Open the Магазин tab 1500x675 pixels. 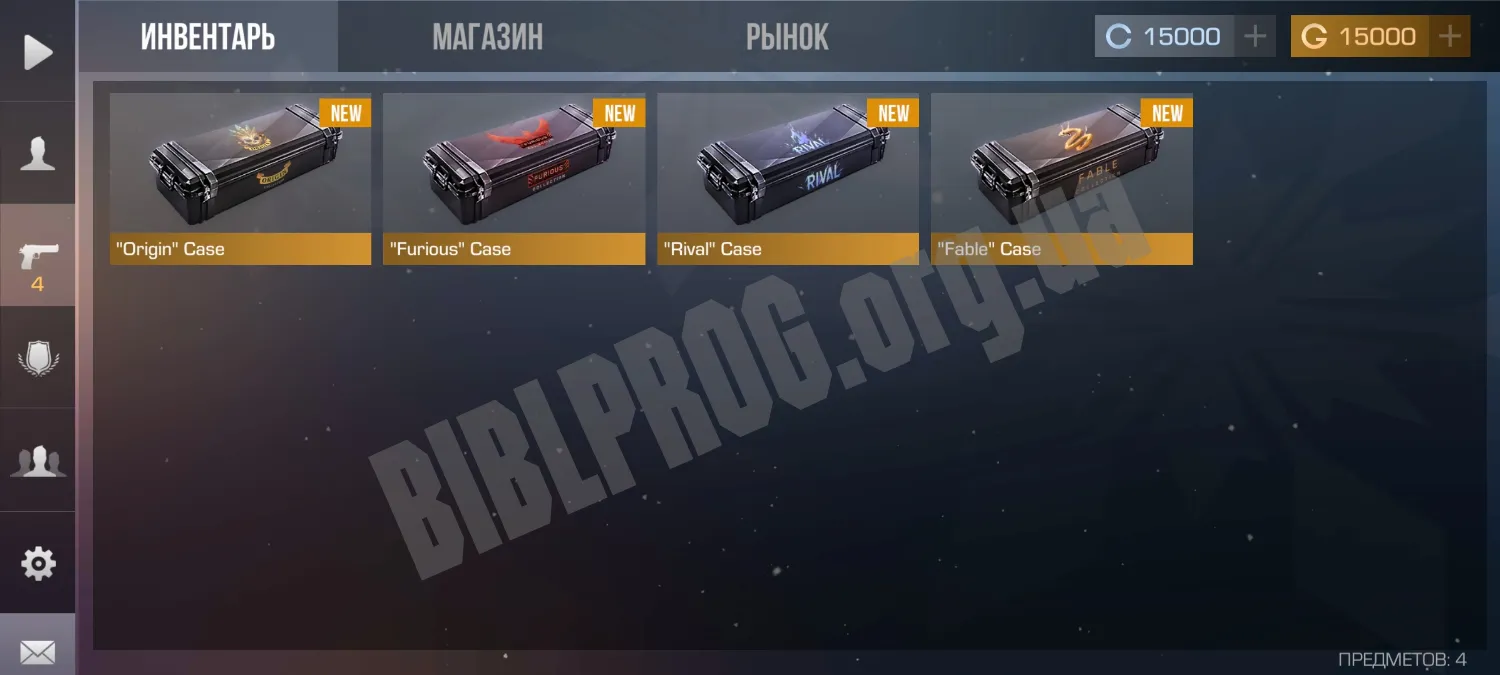pos(487,37)
